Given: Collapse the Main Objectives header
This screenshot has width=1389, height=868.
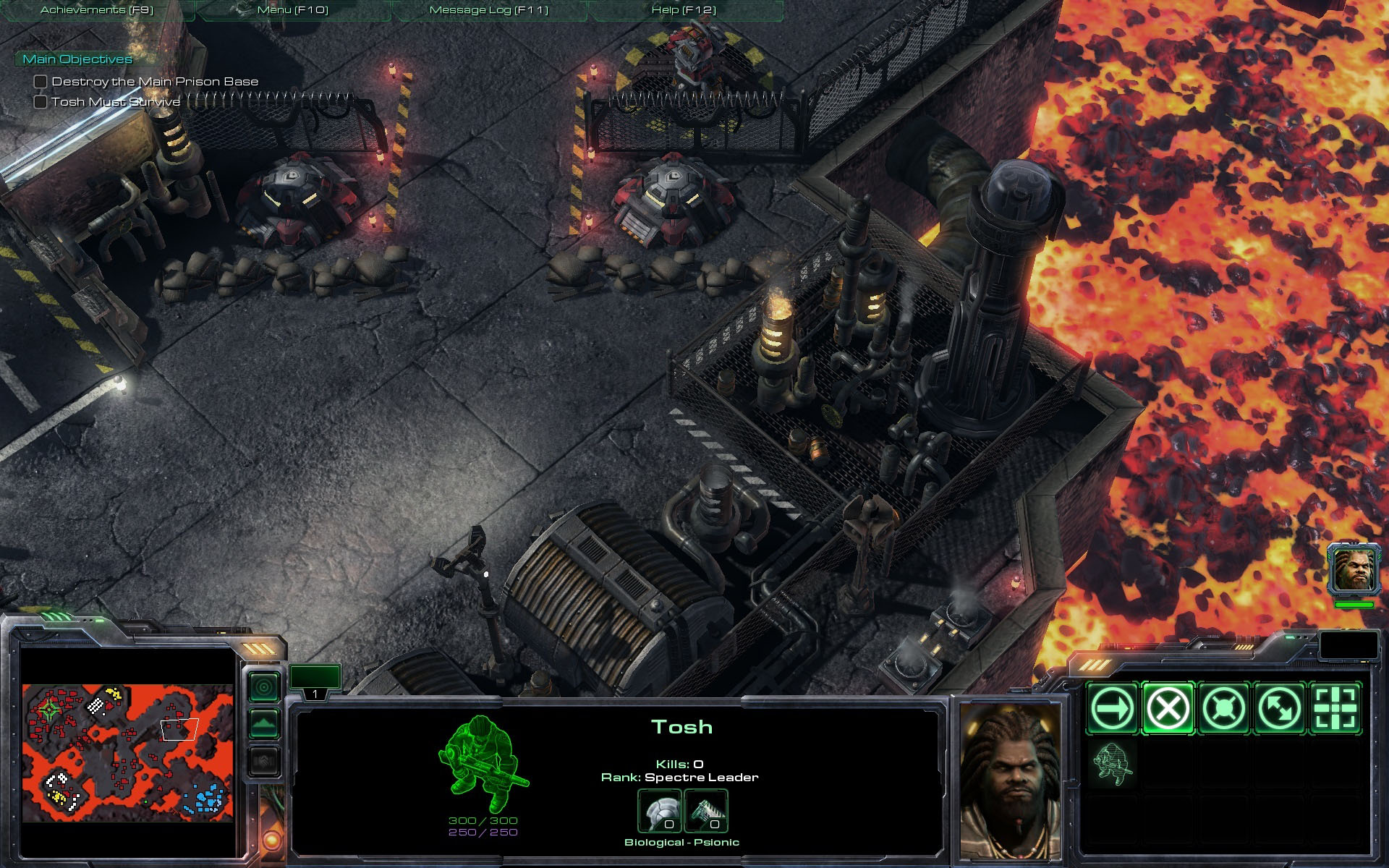Looking at the screenshot, I should 77,59.
